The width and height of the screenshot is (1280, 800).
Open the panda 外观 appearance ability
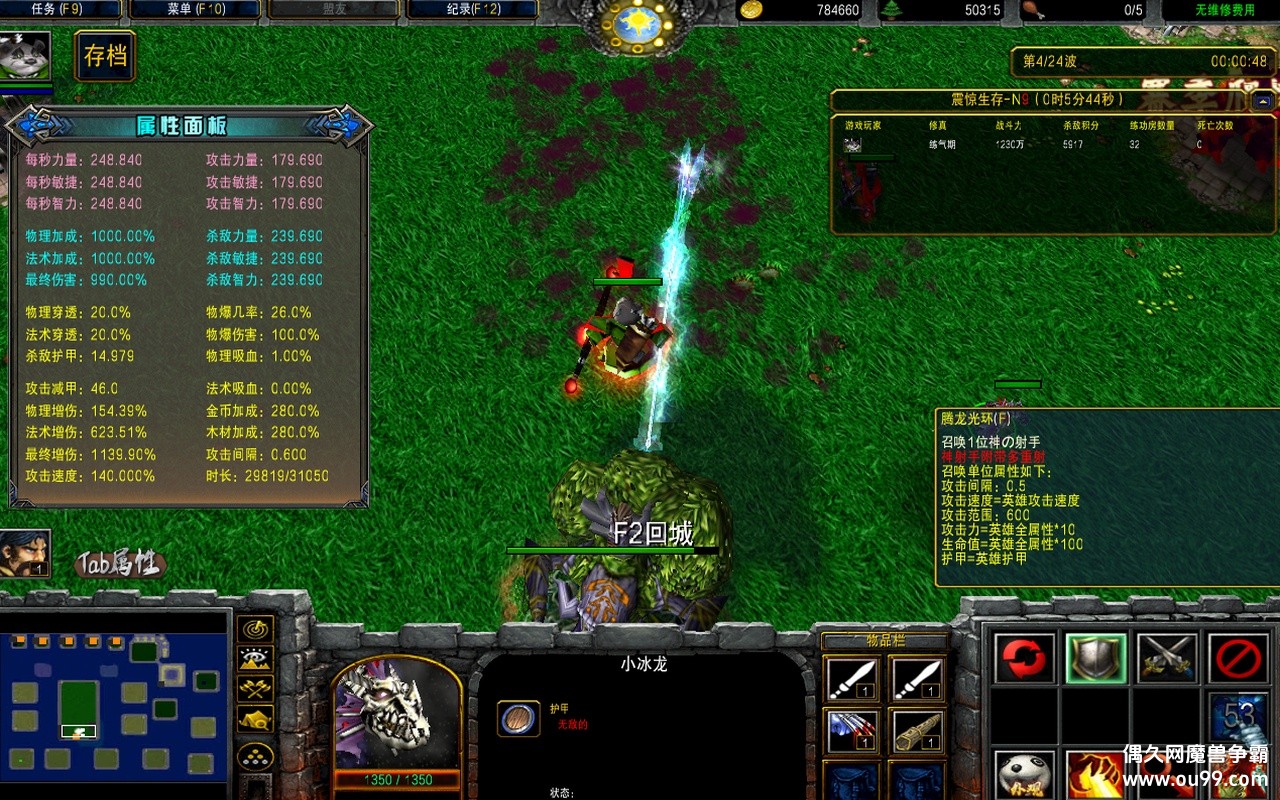1025,772
